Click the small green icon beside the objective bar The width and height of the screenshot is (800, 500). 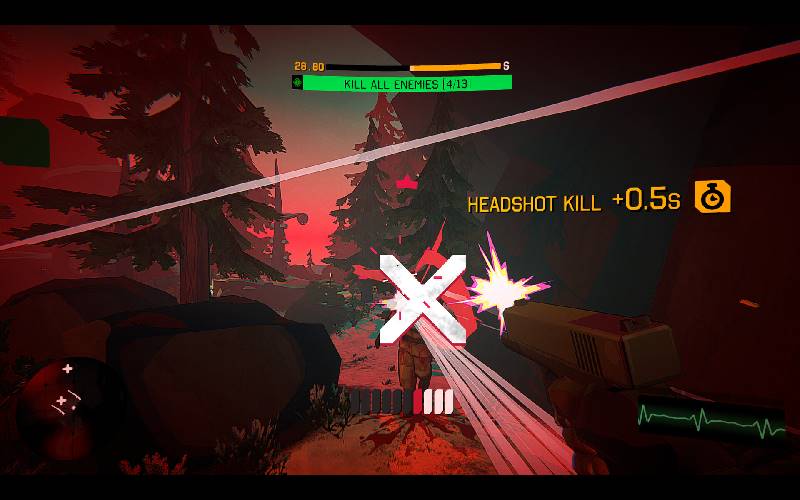(x=297, y=83)
